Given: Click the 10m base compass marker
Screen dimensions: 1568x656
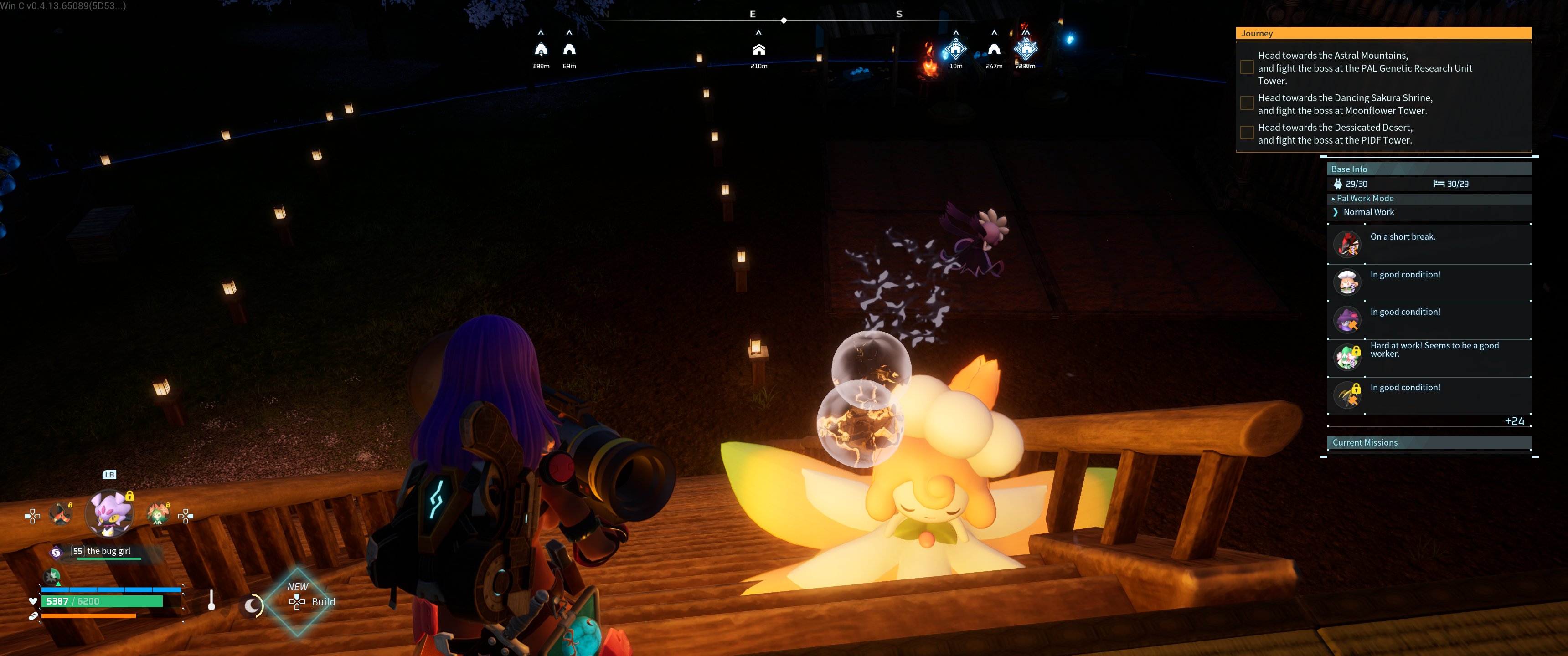Looking at the screenshot, I should coord(955,49).
